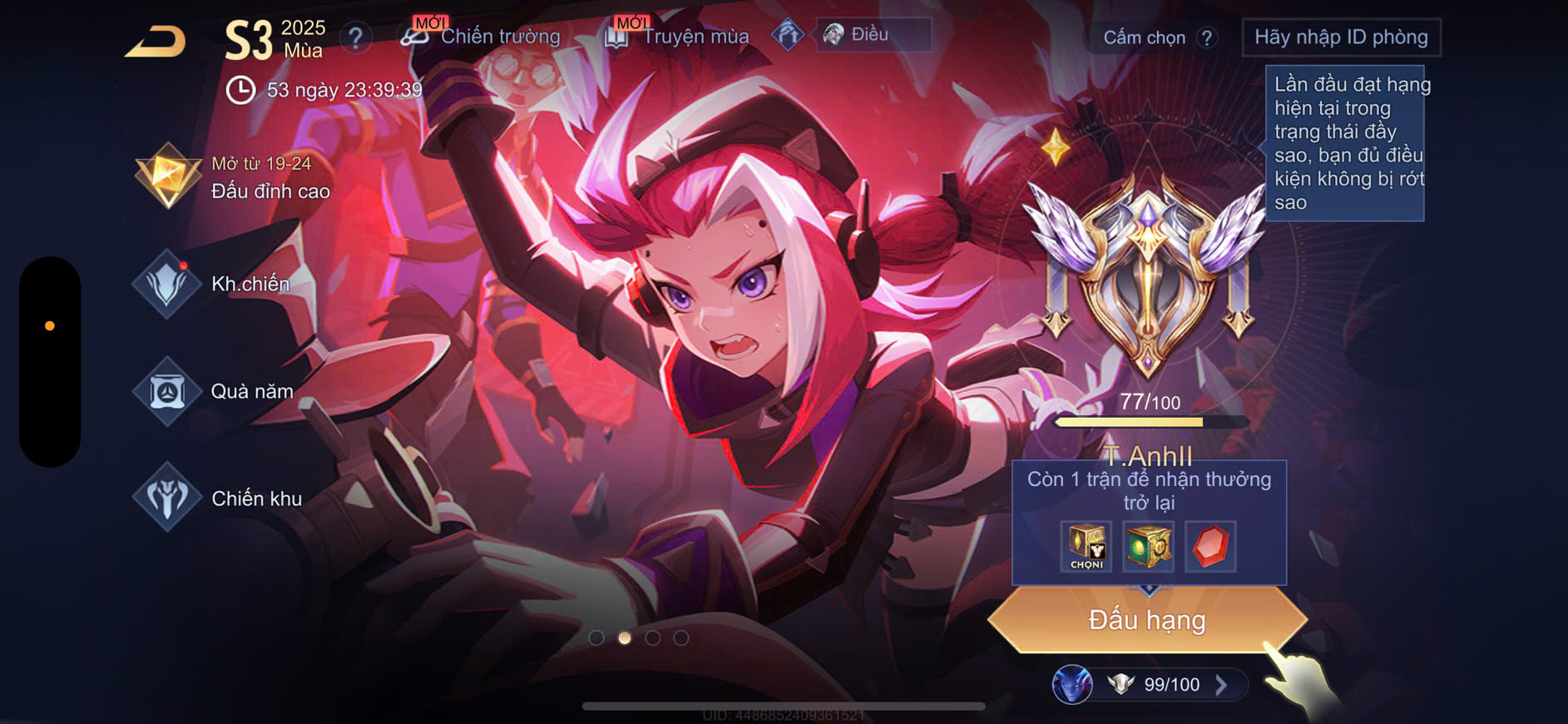Show Cấm chọn help info
The height and width of the screenshot is (724, 1568).
(x=1207, y=37)
